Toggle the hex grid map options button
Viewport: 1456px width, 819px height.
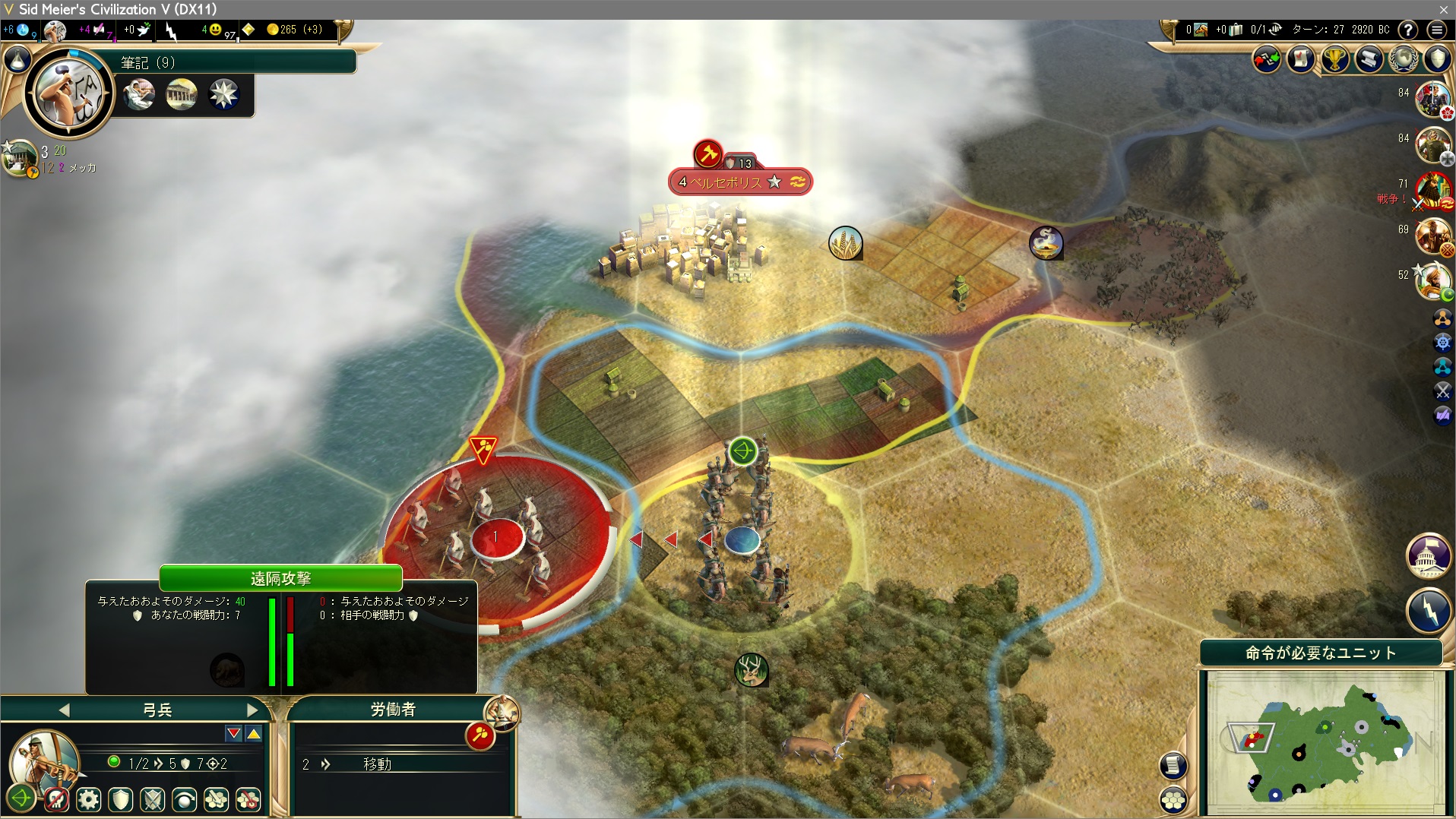point(1173,800)
